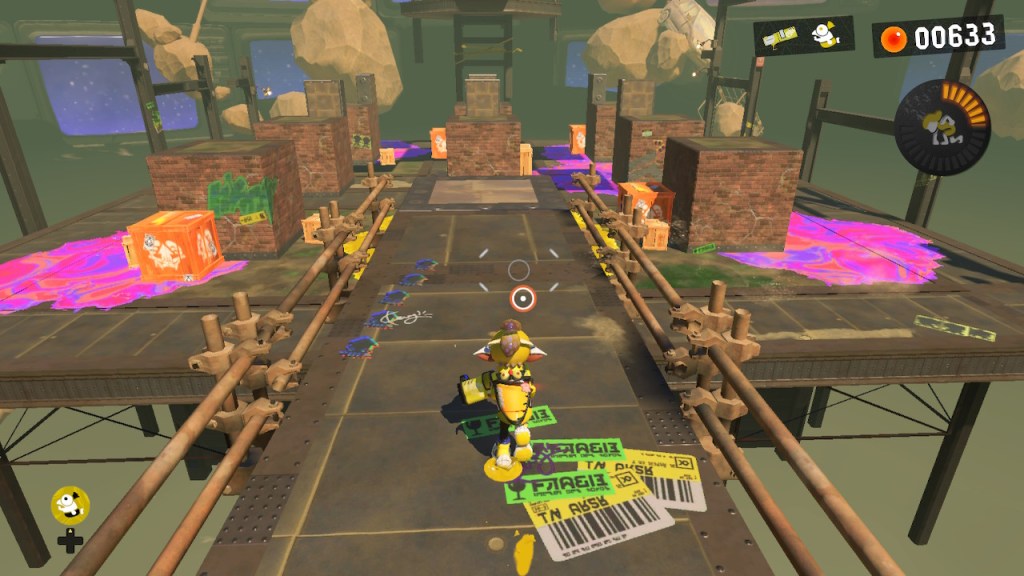Activate the round special gauge icon

pos(941,127)
